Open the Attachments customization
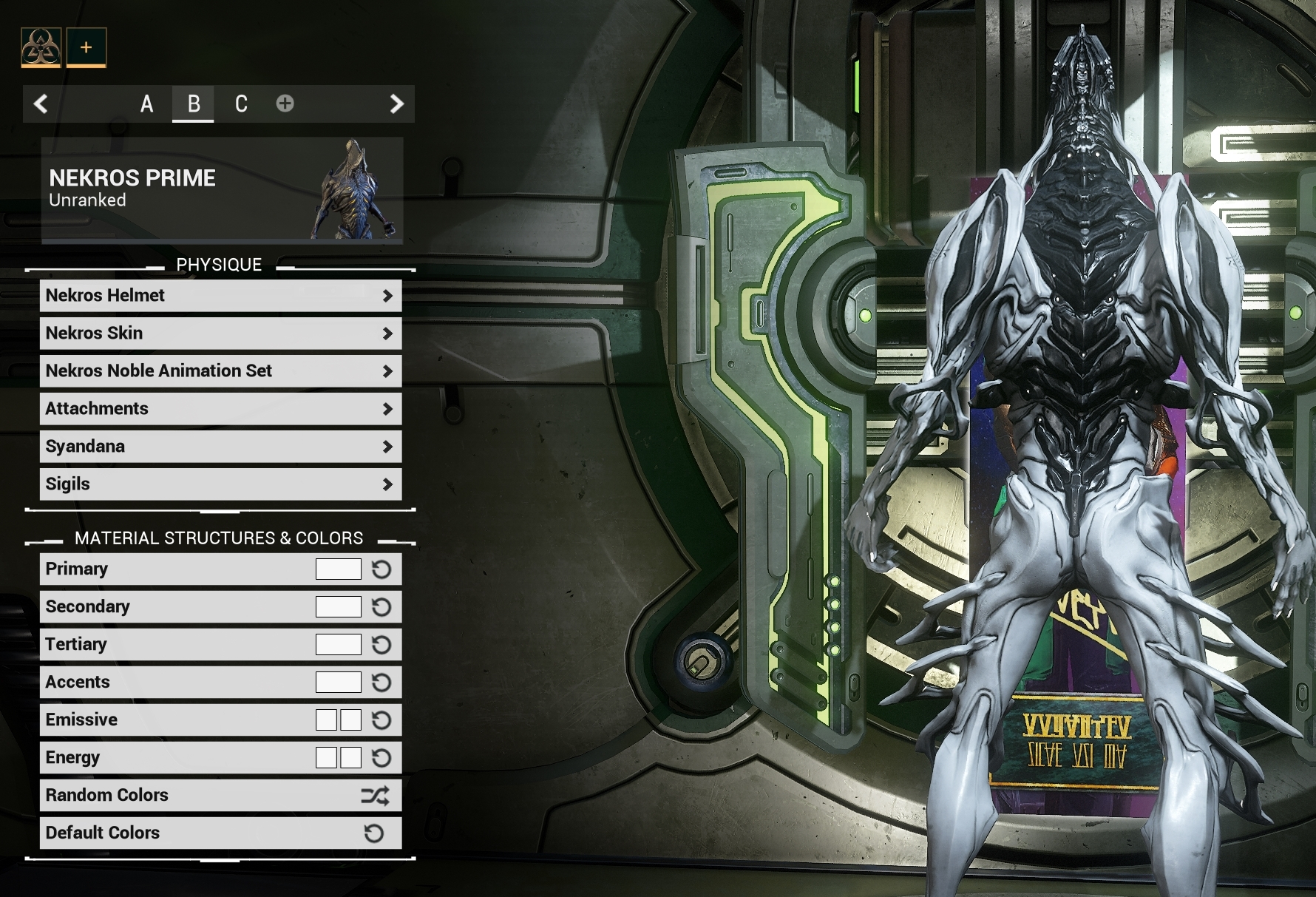 pos(220,408)
